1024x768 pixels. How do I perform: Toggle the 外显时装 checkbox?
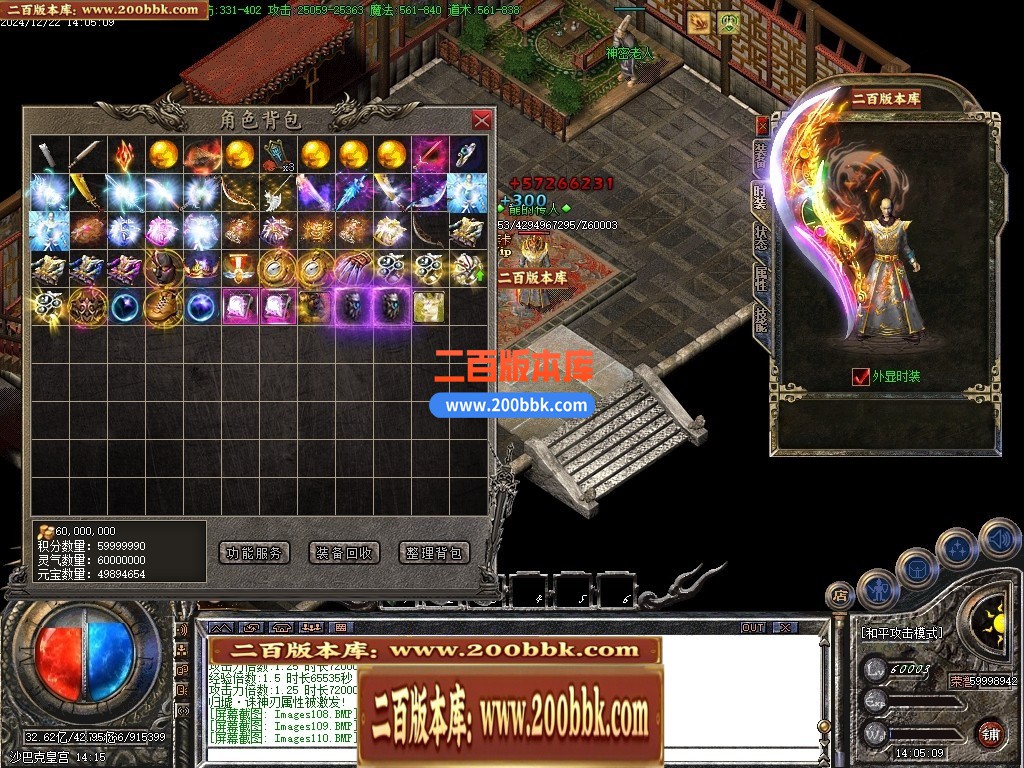(860, 377)
